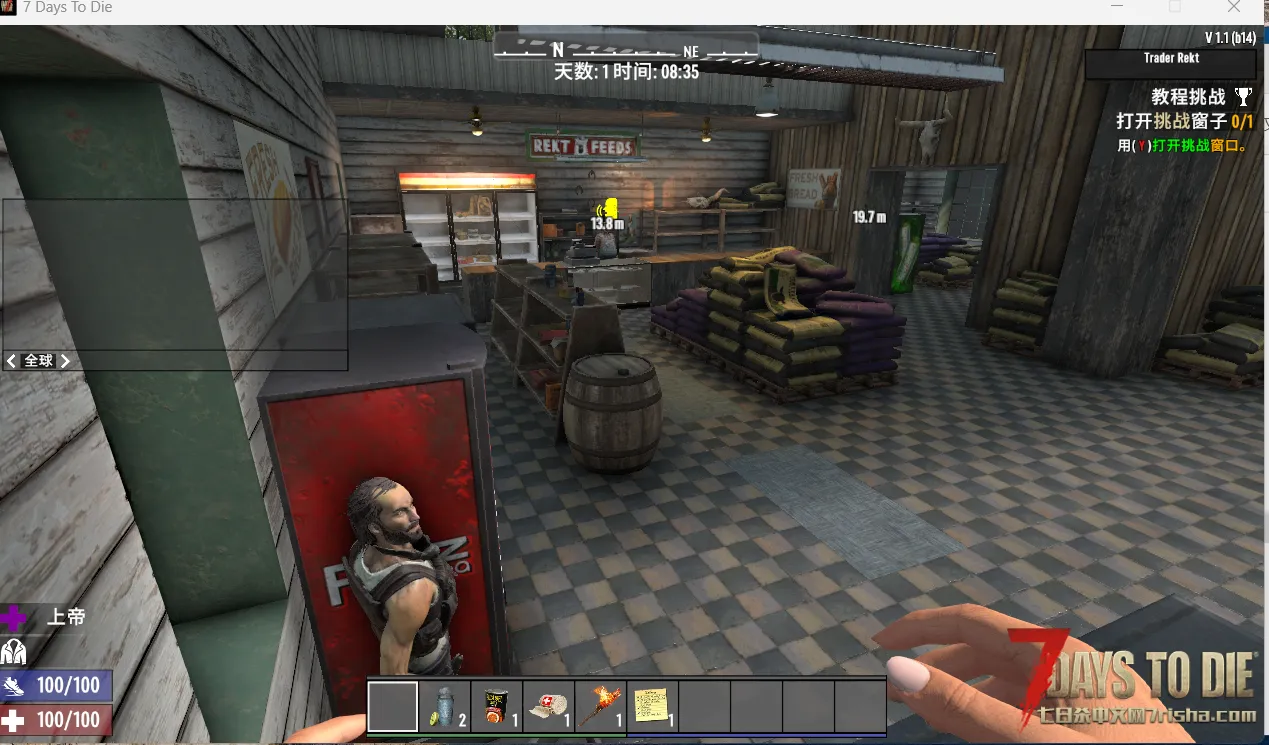Select the highlighted empty first hotbar slot
Screen dimensions: 1269x745
[393, 707]
